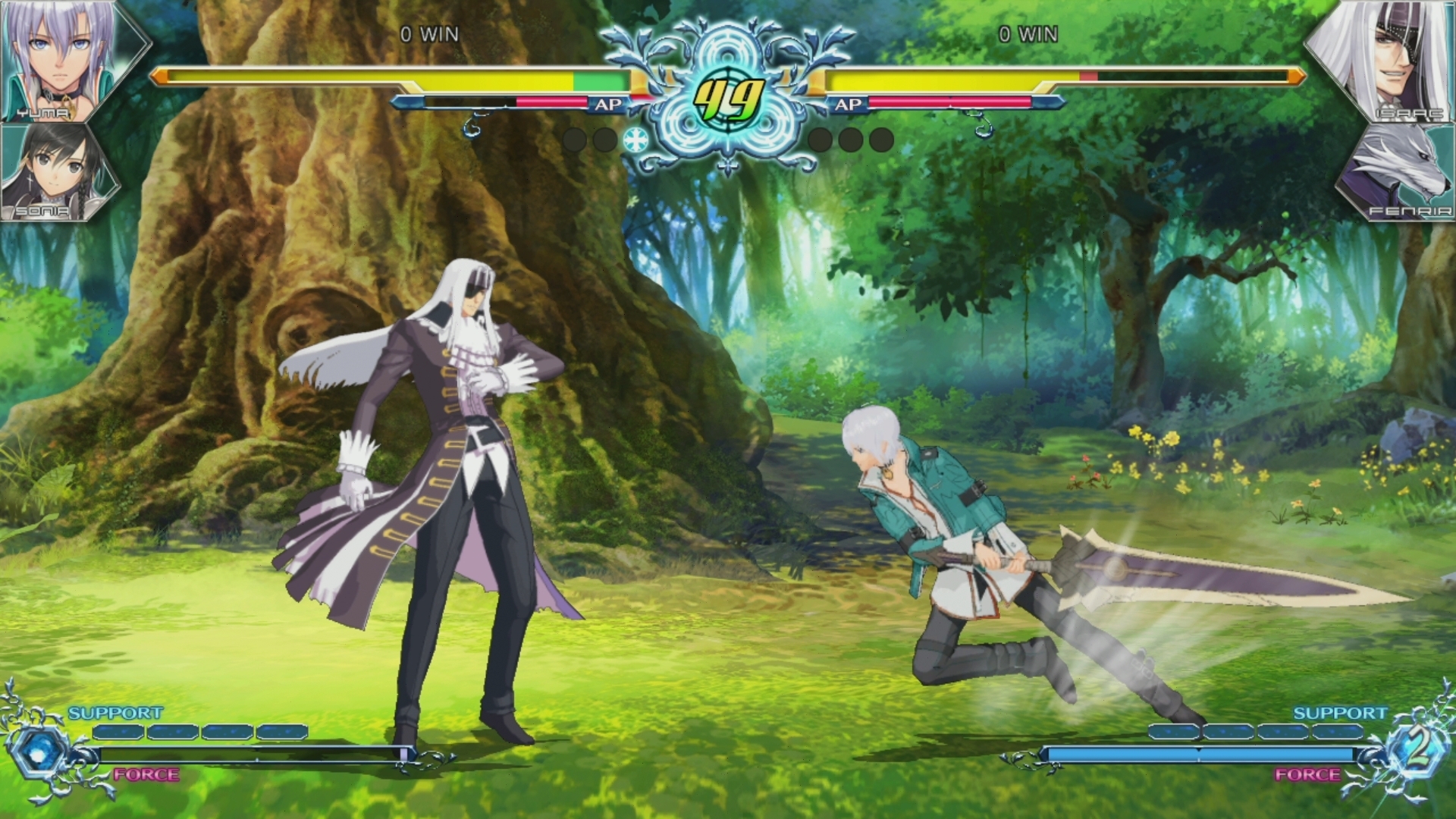Click the SUPPORT label on the left
Viewport: 1456px width, 819px height.
tap(114, 713)
